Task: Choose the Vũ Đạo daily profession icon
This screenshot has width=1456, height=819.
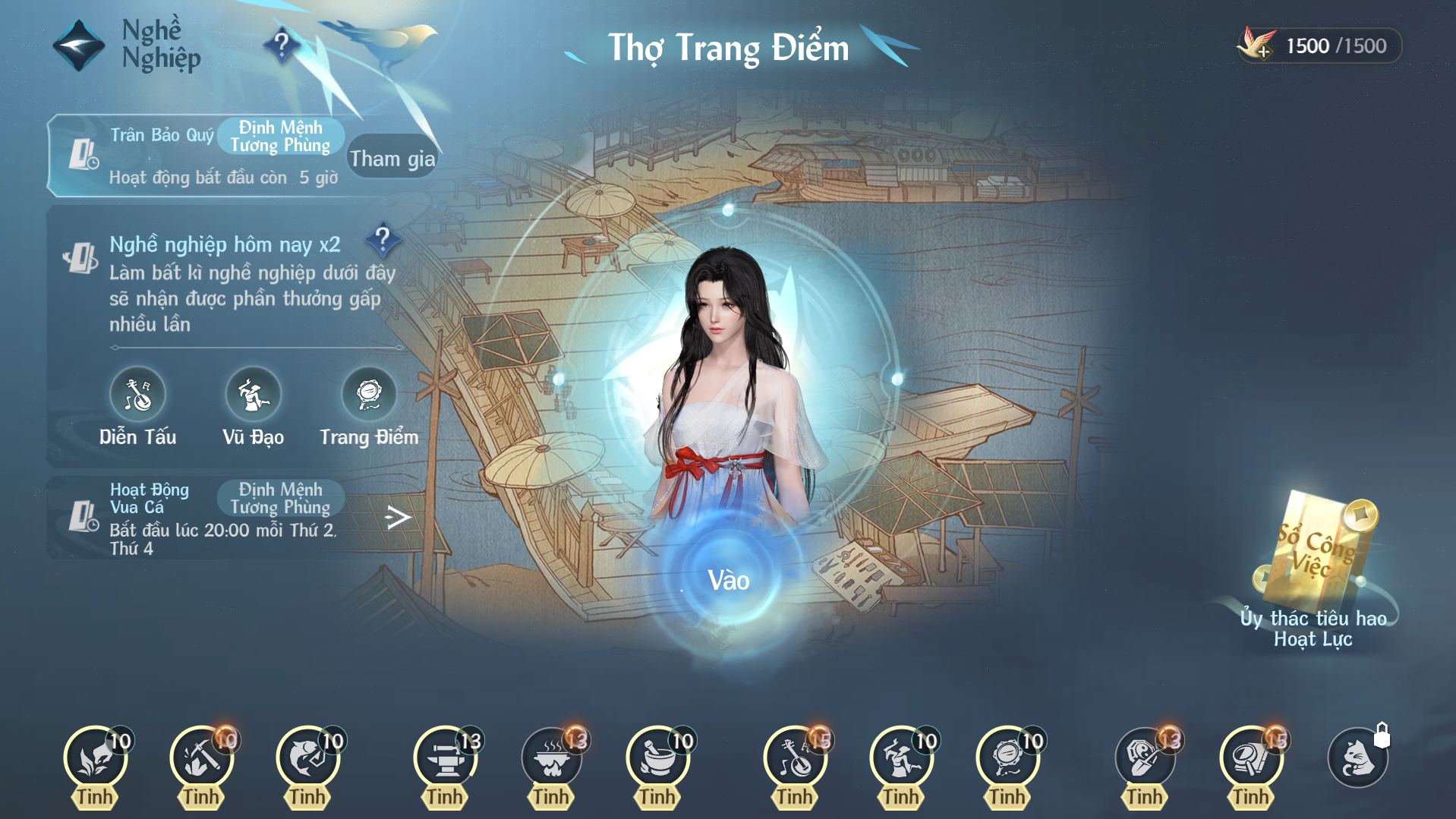Action: coord(253,395)
